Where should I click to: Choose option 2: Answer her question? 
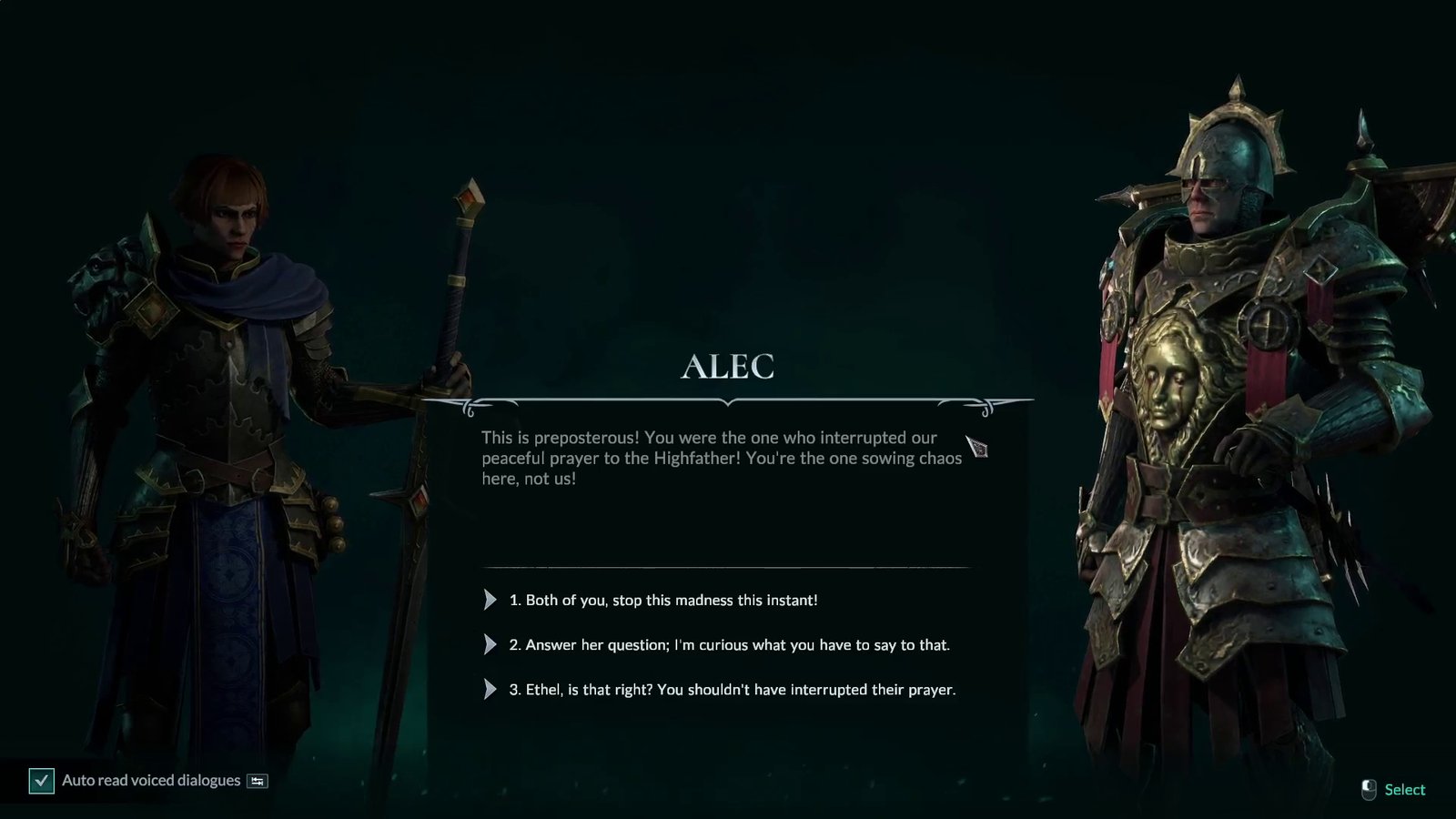point(733,644)
